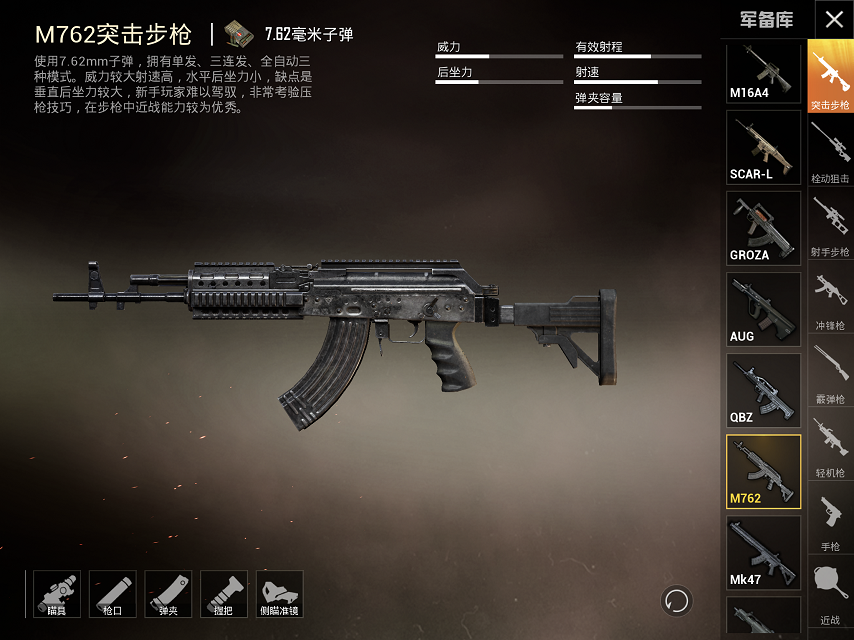Open the 射手步枪 marksman rifle tab
The height and width of the screenshot is (640, 854).
[830, 225]
